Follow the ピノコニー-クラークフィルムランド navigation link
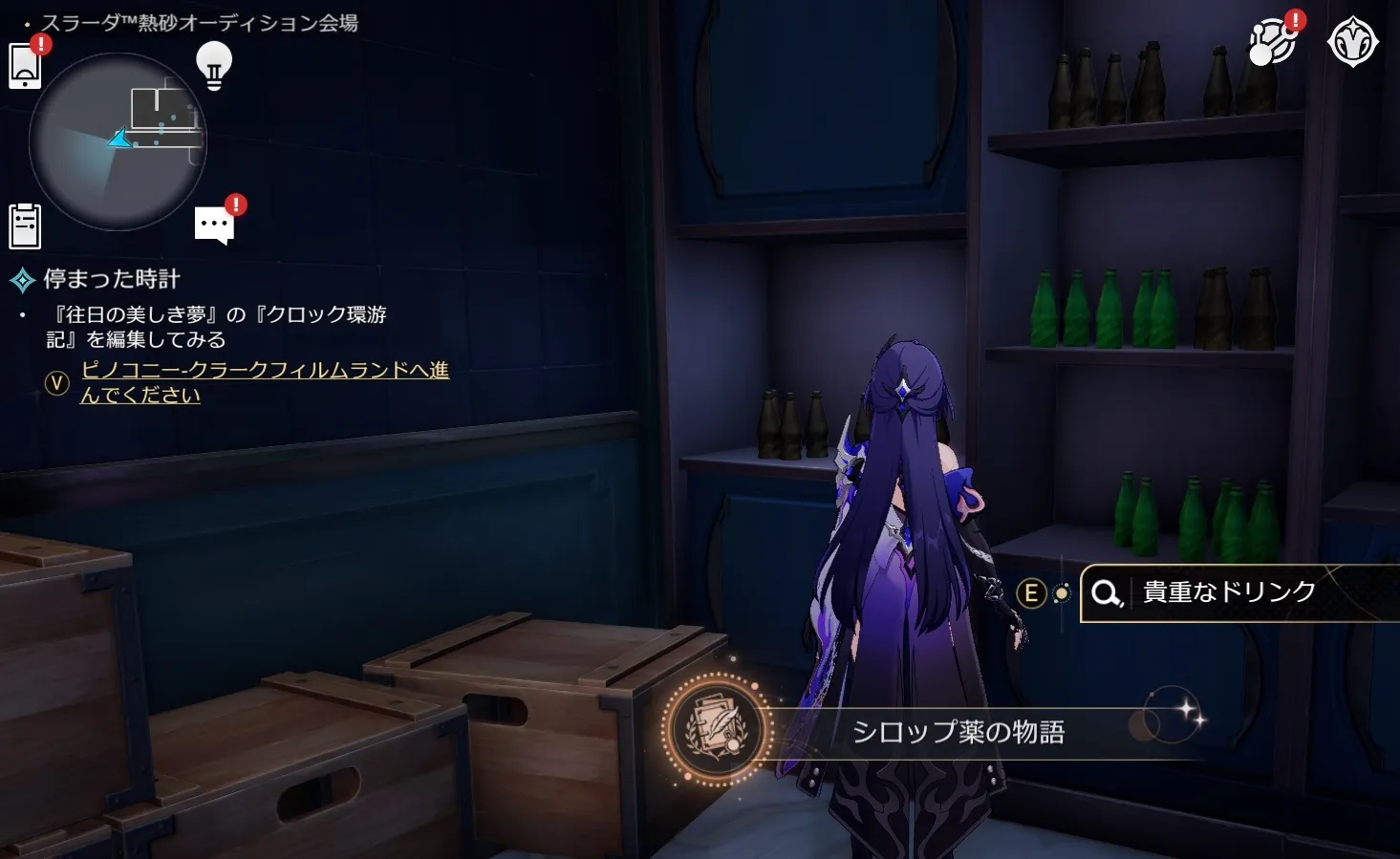 264,382
